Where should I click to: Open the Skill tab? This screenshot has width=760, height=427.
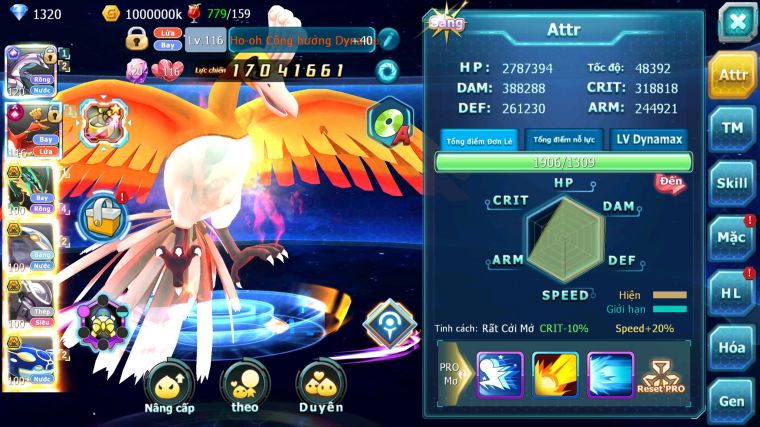(x=733, y=184)
